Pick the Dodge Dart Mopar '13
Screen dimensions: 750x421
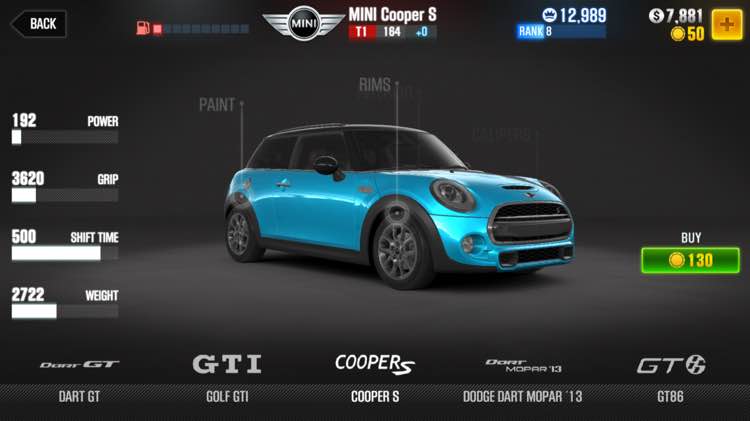[x=521, y=378]
